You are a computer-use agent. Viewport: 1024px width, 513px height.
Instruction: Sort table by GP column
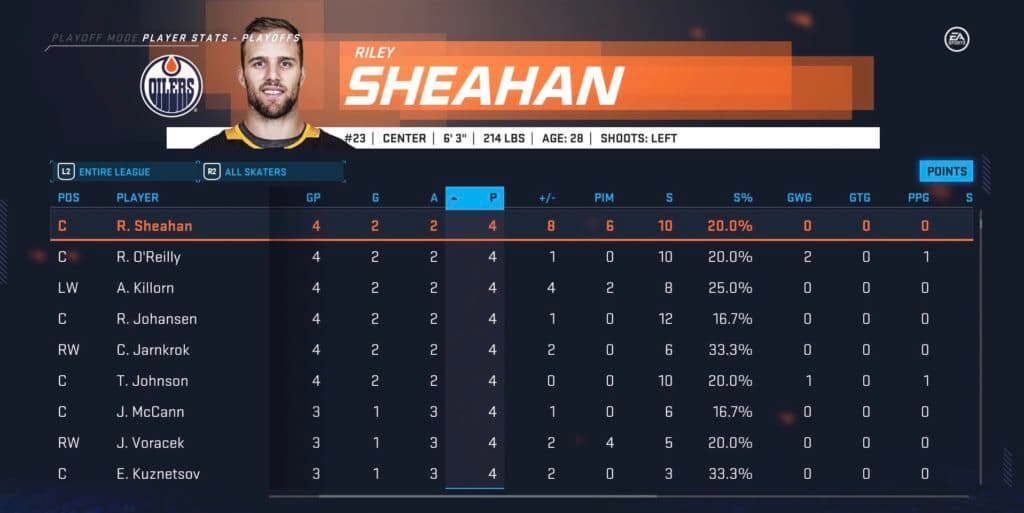(x=313, y=198)
